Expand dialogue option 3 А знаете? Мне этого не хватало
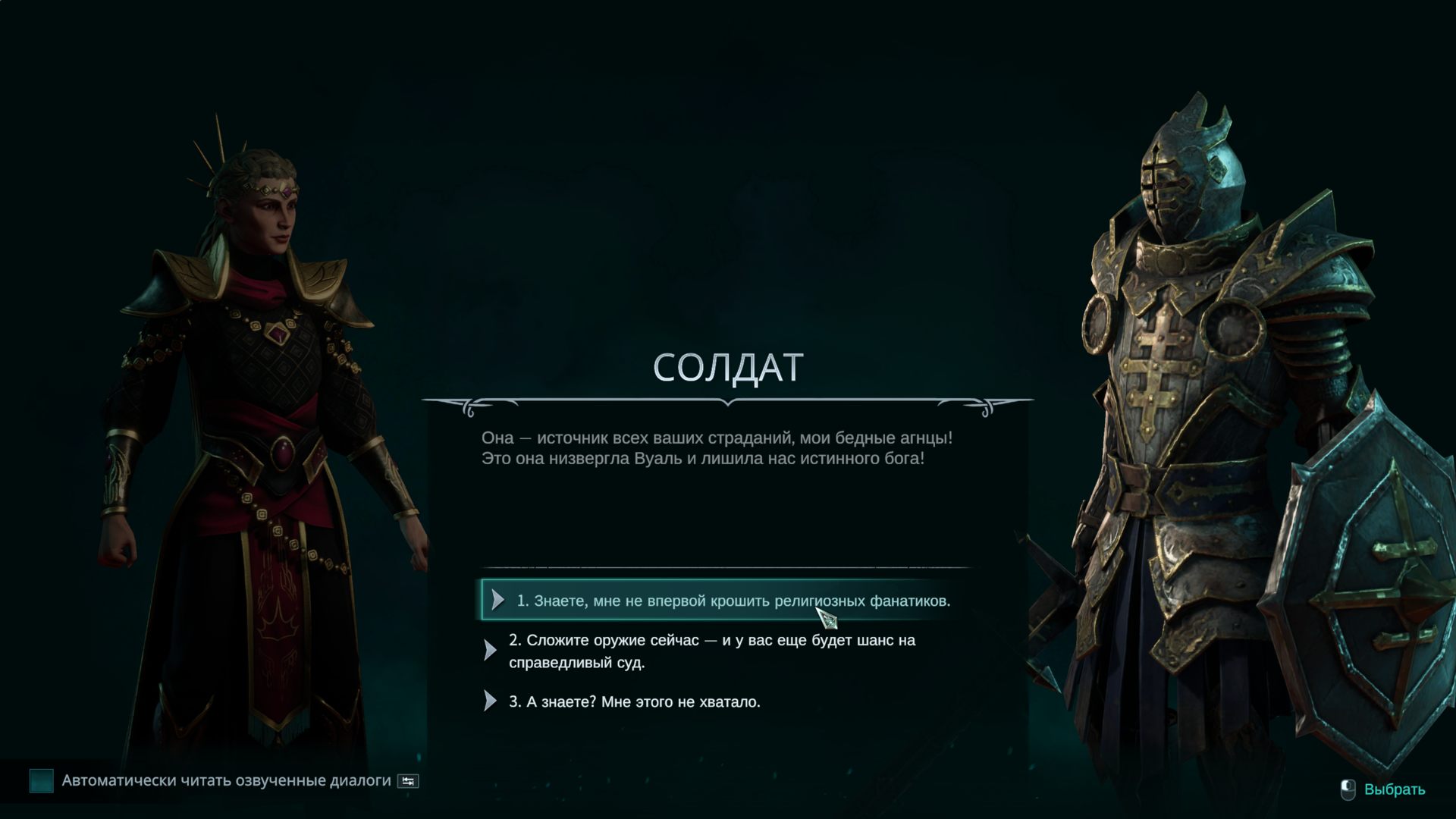Image resolution: width=1456 pixels, height=819 pixels. point(641,701)
